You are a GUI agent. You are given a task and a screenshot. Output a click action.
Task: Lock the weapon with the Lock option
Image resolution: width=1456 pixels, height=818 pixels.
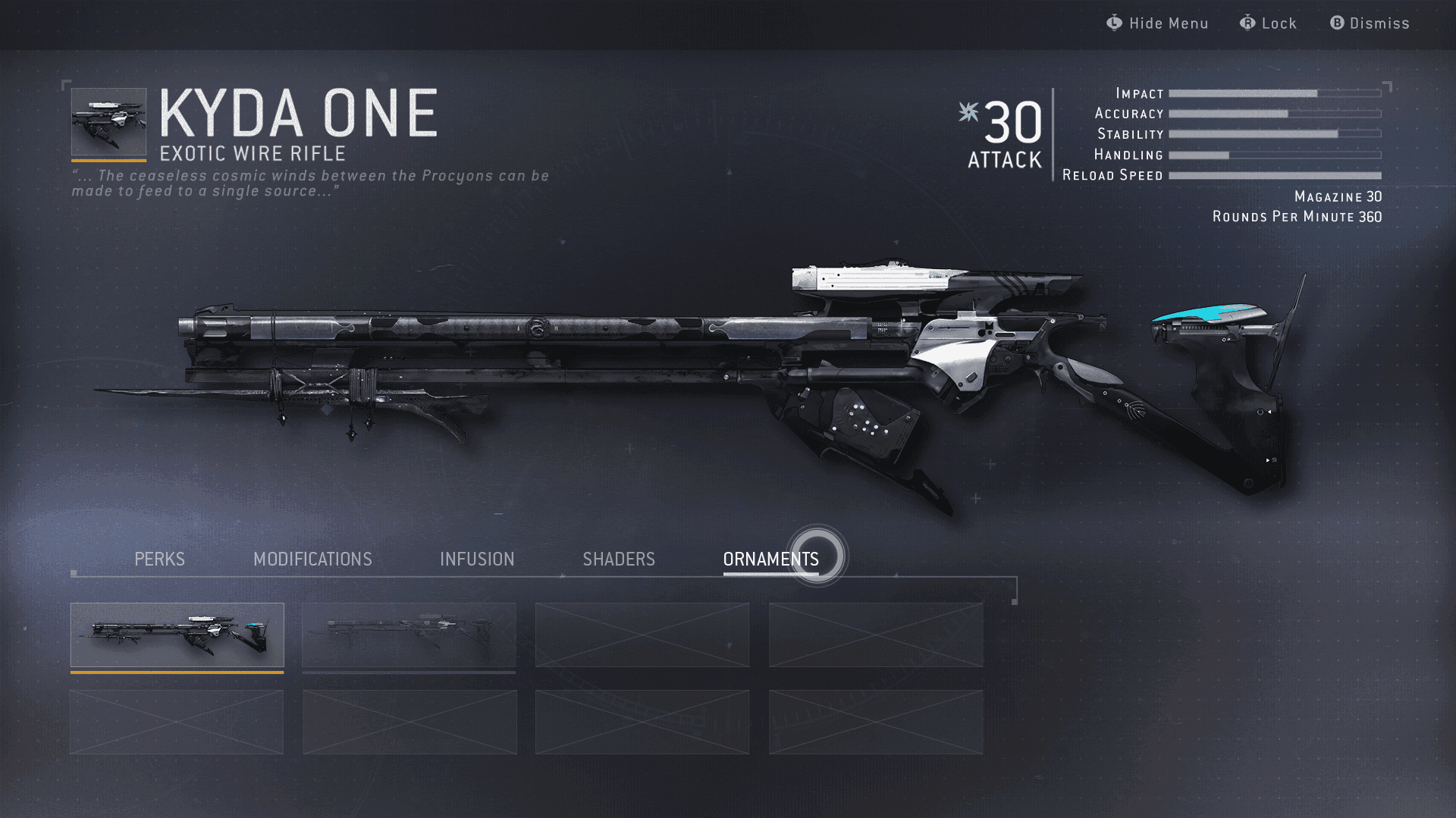click(1269, 24)
